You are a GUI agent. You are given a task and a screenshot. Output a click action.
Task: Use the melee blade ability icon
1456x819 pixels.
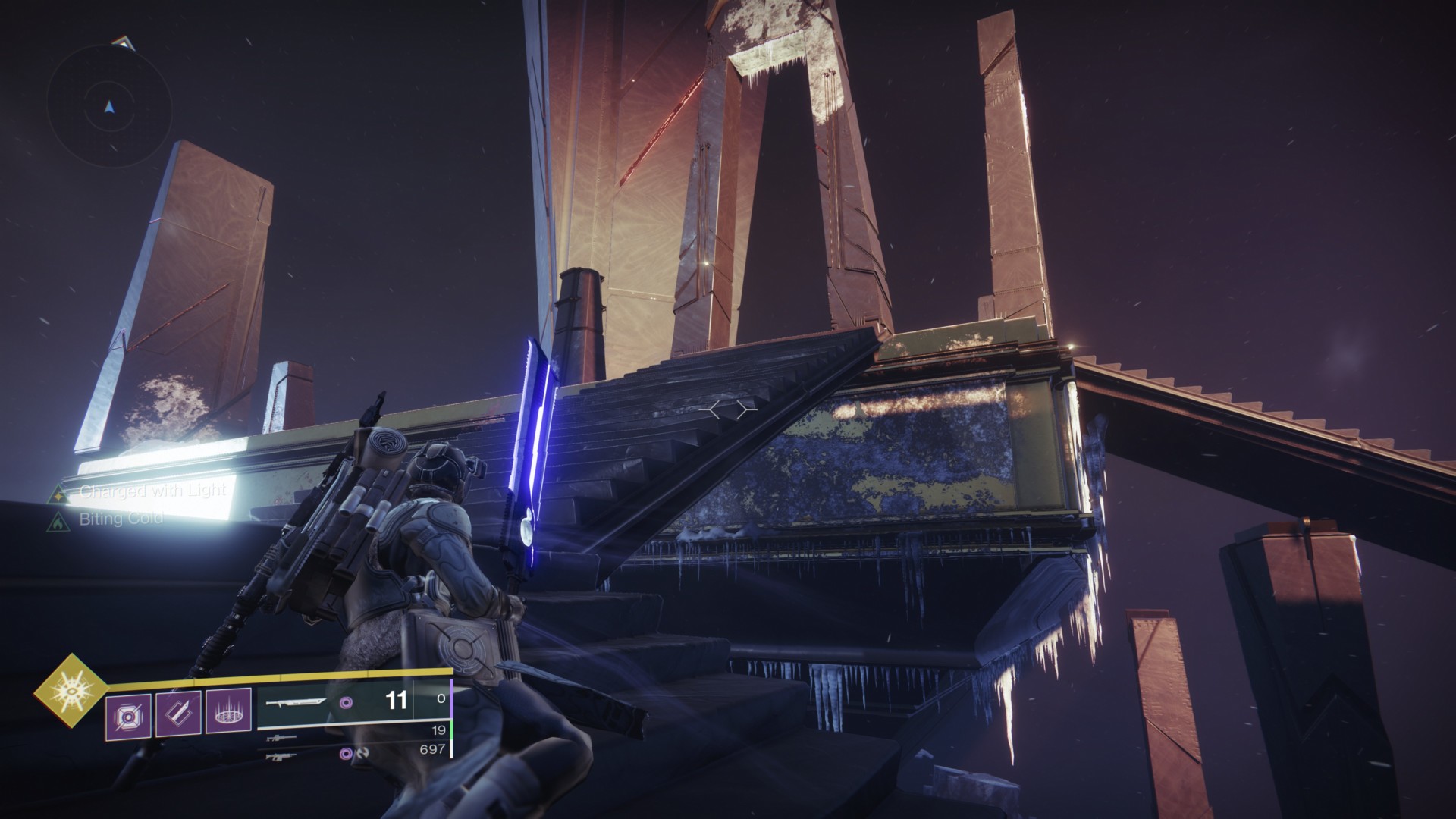pos(178,713)
